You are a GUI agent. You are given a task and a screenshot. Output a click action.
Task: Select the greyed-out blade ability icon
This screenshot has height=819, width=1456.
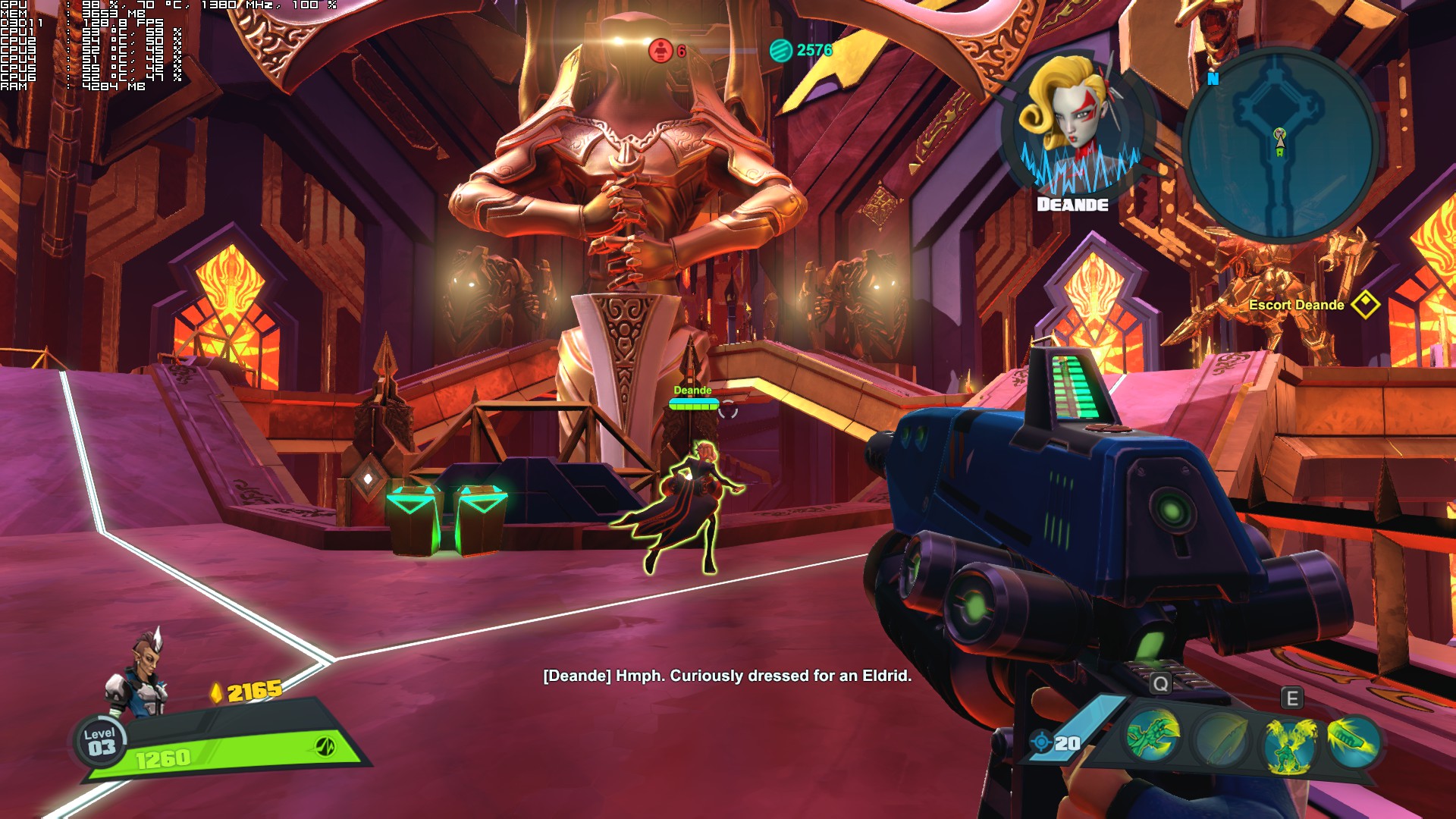point(1219,739)
